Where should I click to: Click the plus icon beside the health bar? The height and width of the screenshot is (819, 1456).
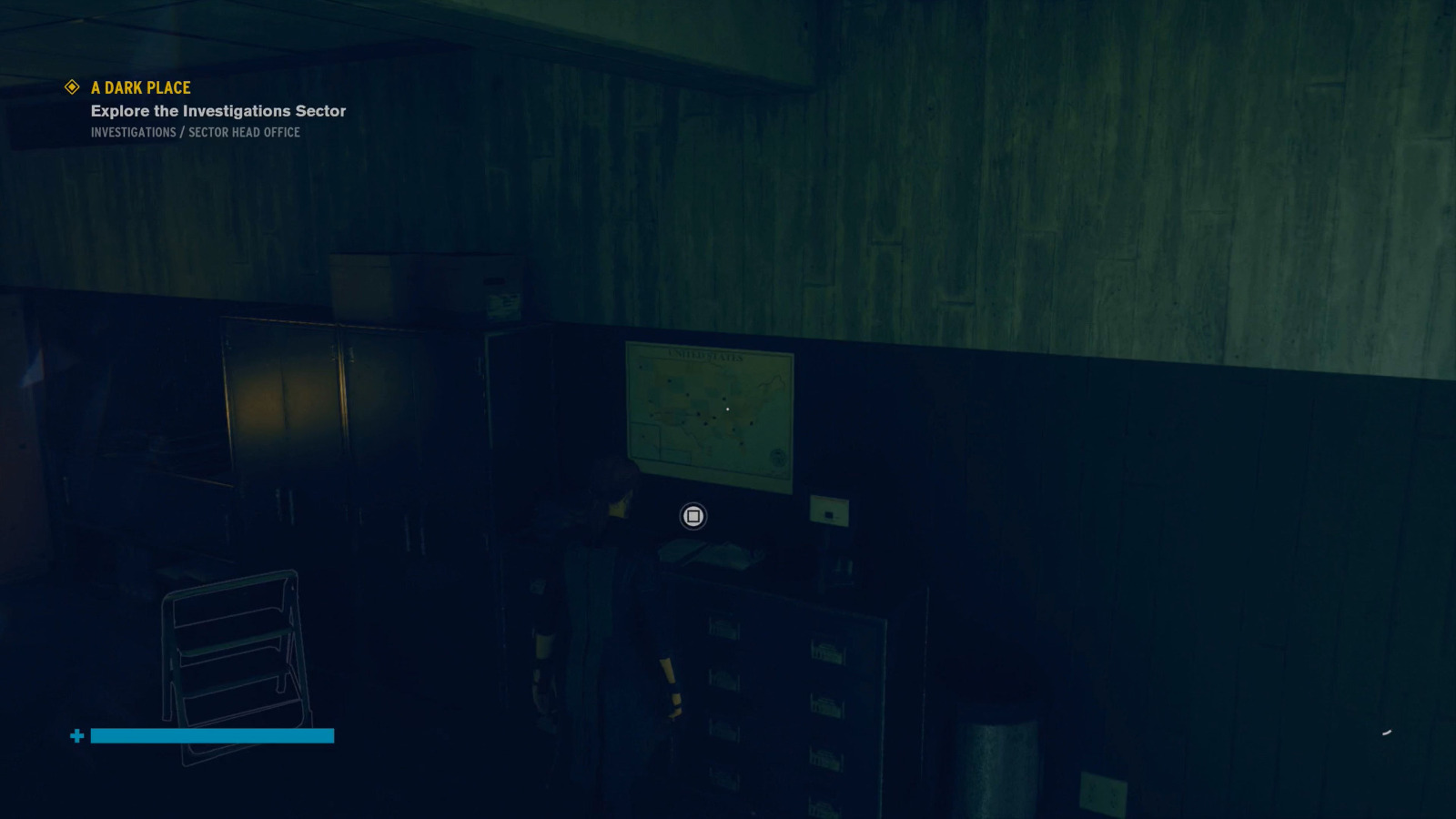[x=77, y=735]
